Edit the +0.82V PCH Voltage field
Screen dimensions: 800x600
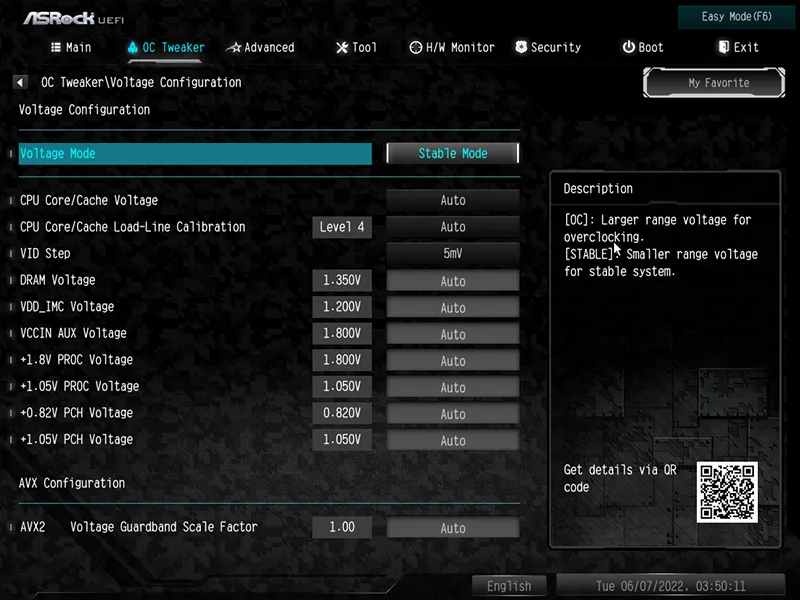[x=453, y=414]
